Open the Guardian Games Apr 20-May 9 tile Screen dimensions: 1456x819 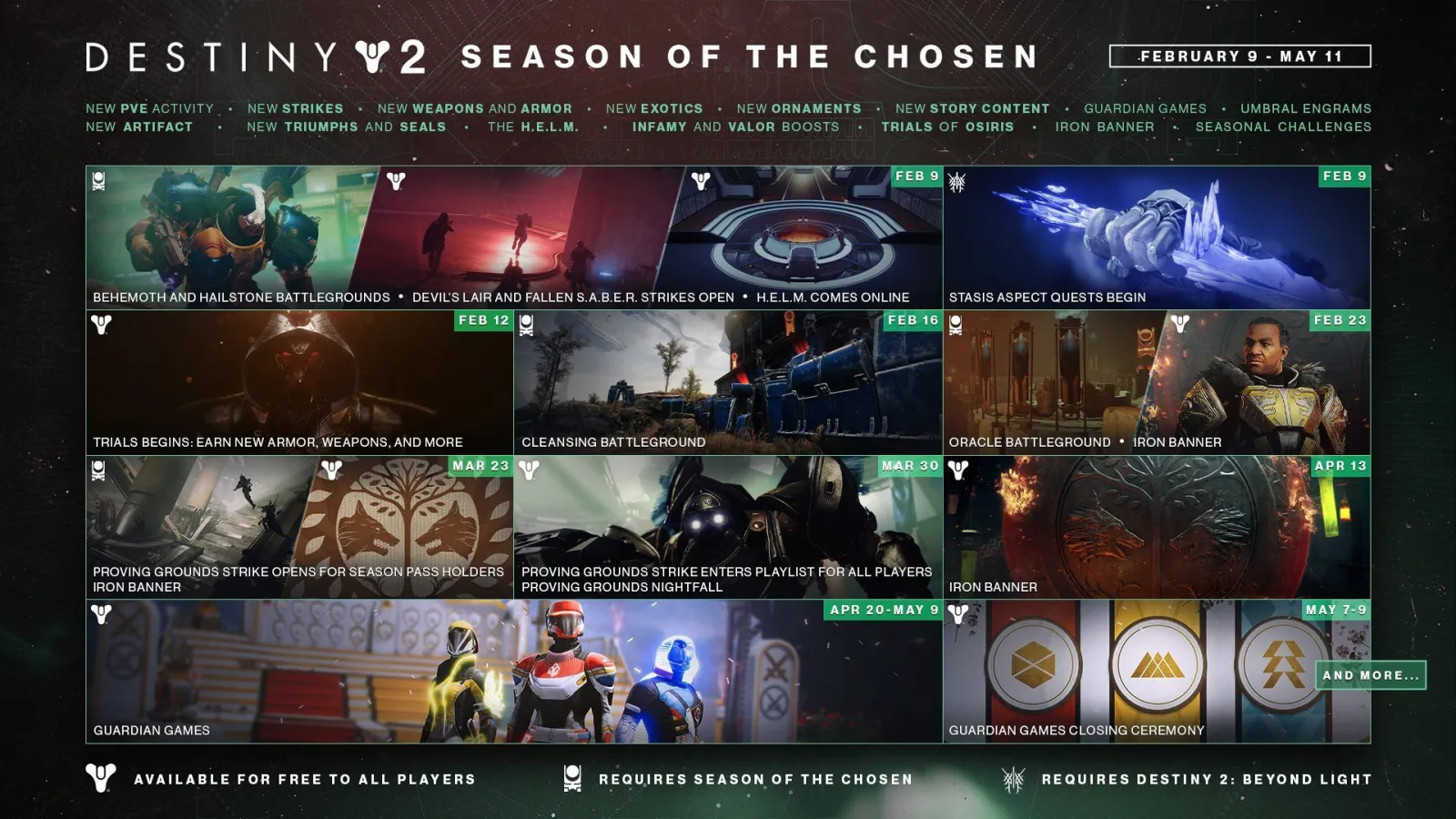pyautogui.click(x=514, y=672)
